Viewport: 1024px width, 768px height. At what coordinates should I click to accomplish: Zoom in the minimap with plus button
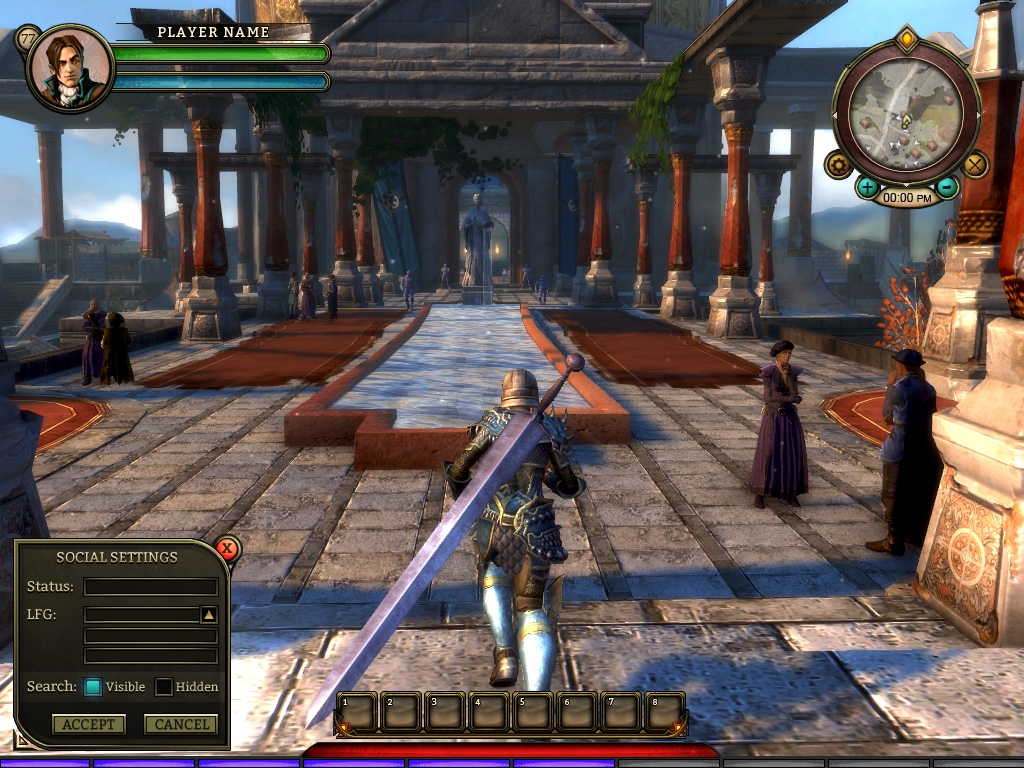point(867,187)
